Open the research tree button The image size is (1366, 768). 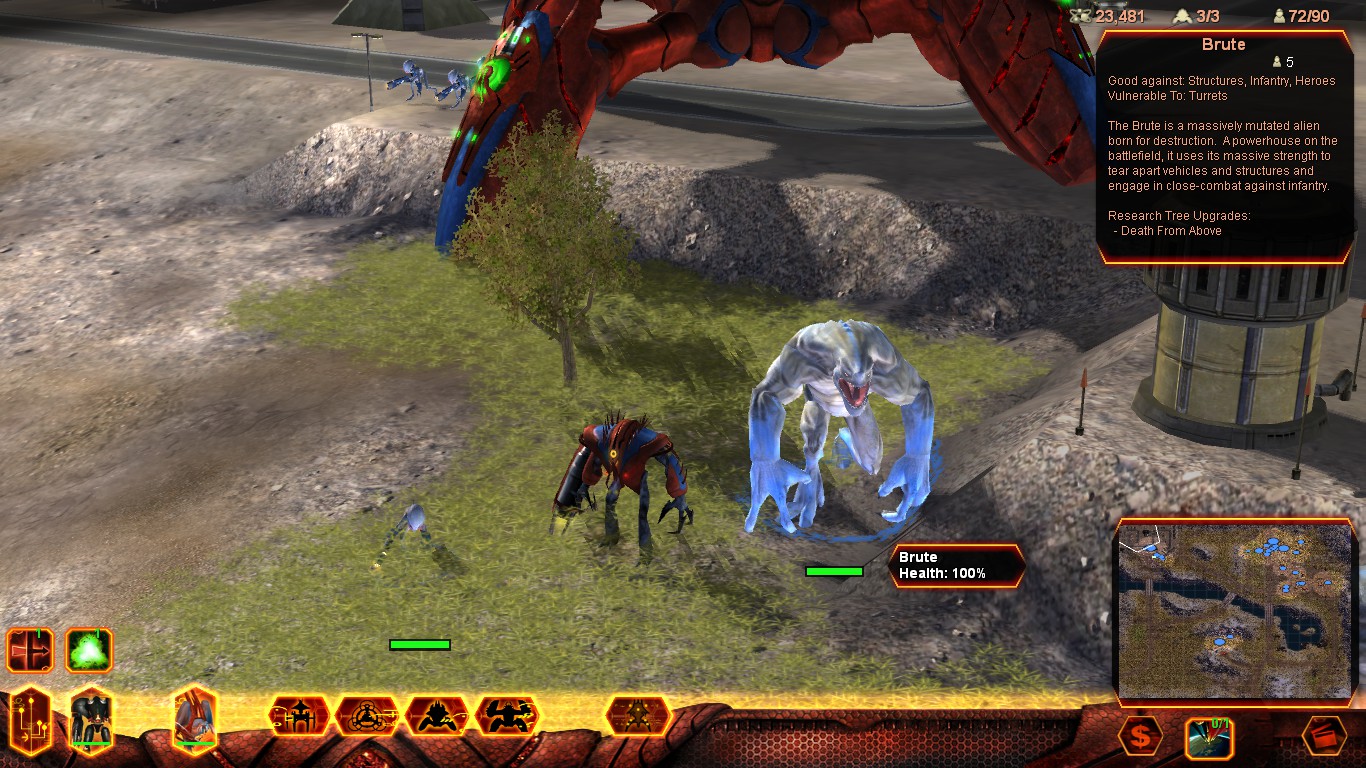pos(31,720)
